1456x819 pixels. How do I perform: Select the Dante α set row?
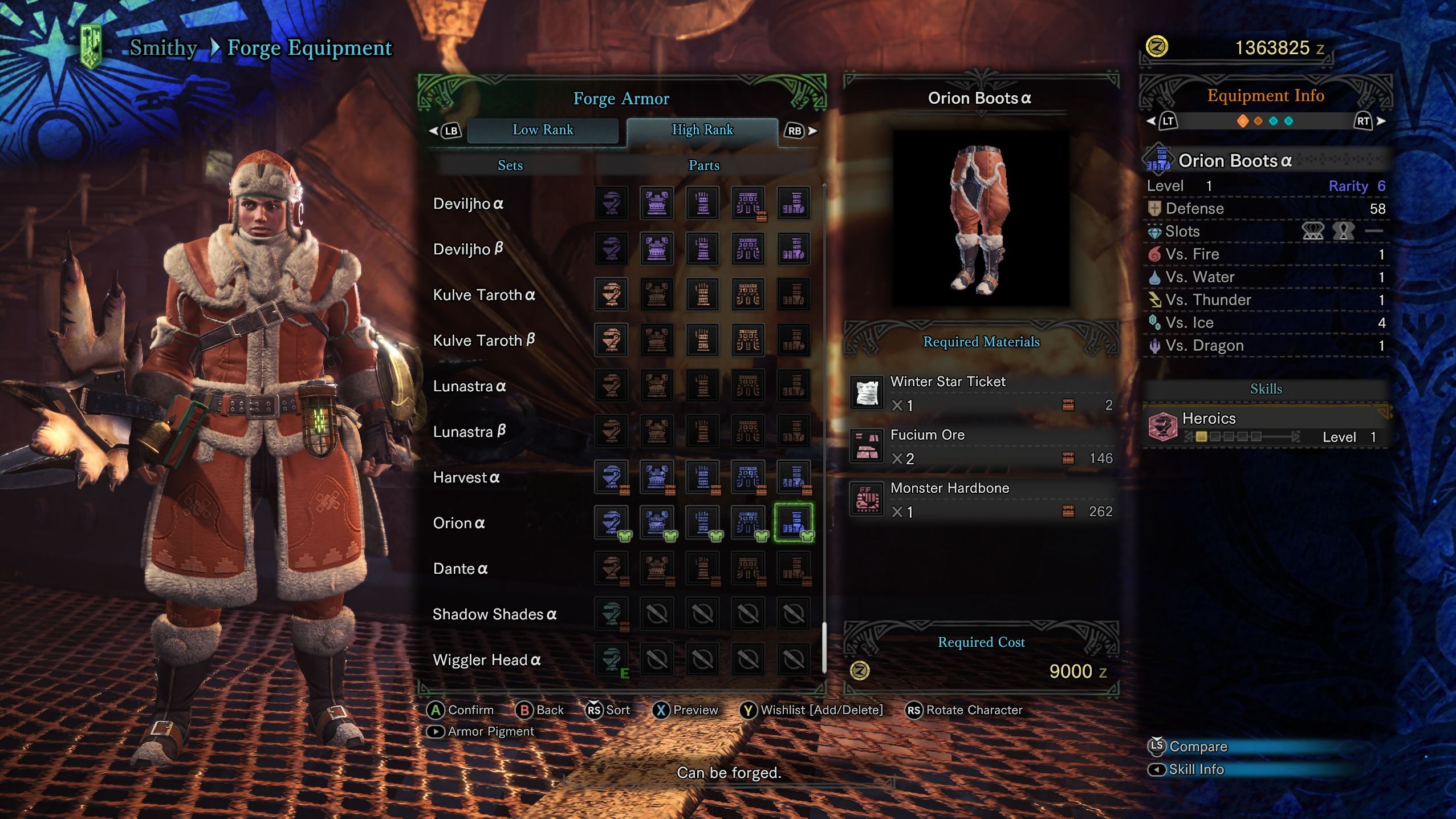pyautogui.click(x=461, y=569)
